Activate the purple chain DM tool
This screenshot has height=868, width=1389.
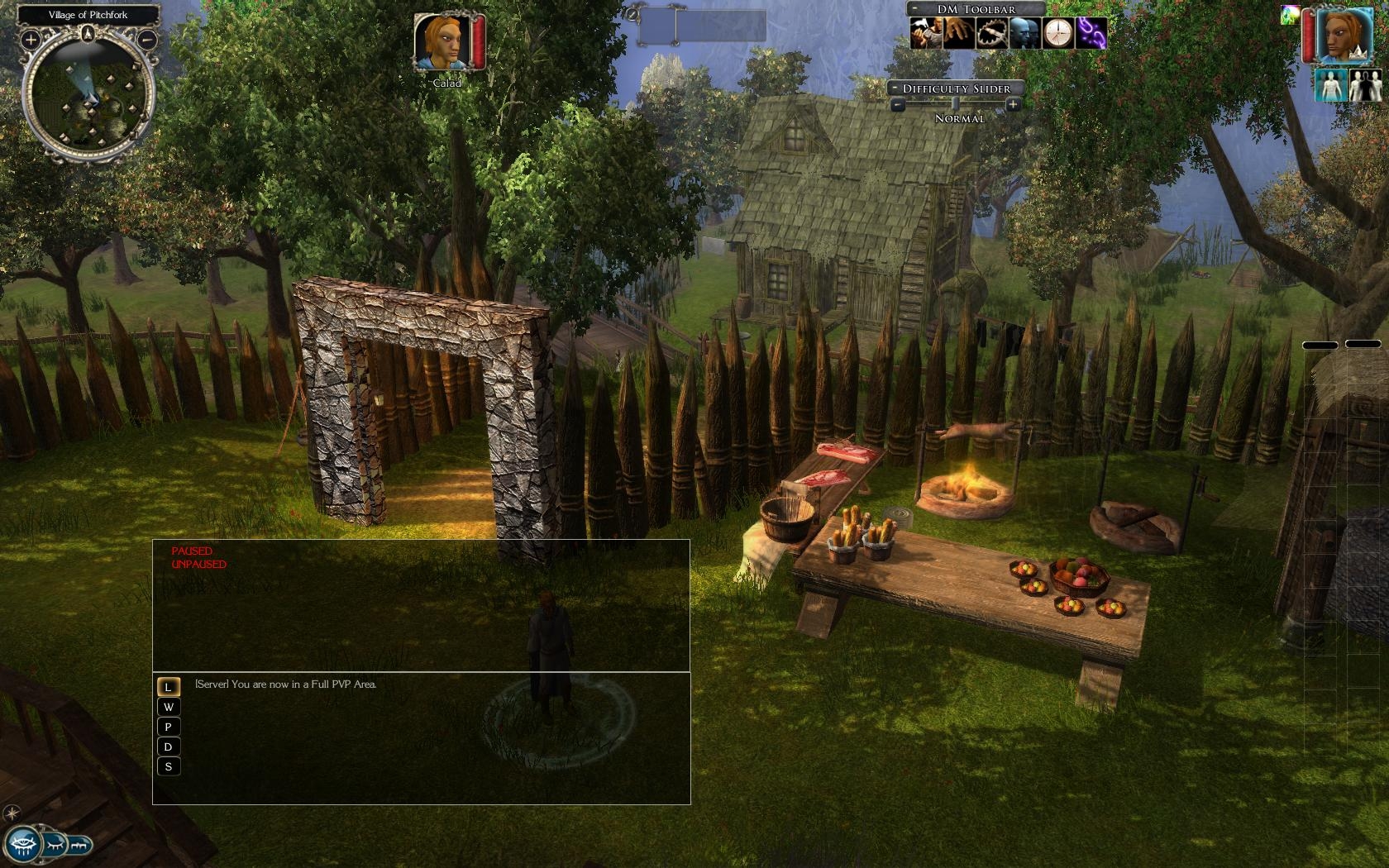[x=1091, y=33]
